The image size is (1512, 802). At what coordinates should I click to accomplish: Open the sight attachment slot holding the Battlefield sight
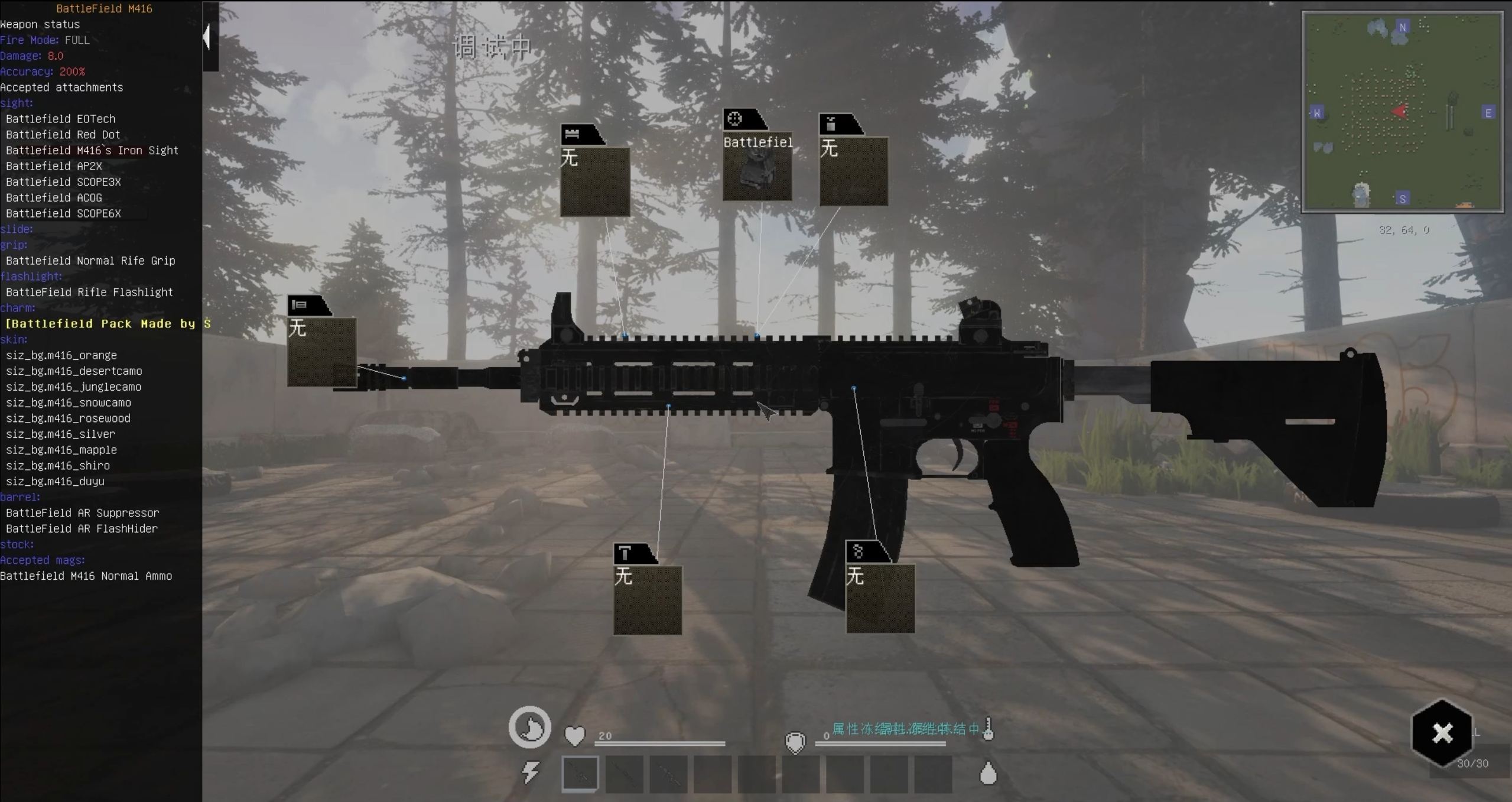pyautogui.click(x=757, y=167)
